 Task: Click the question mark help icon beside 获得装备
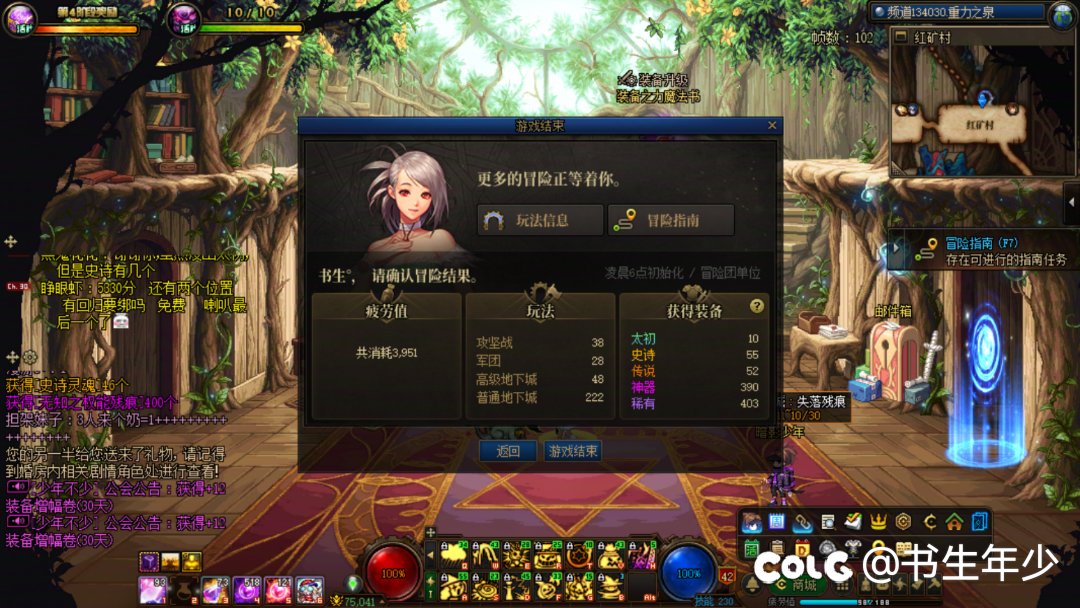[757, 306]
